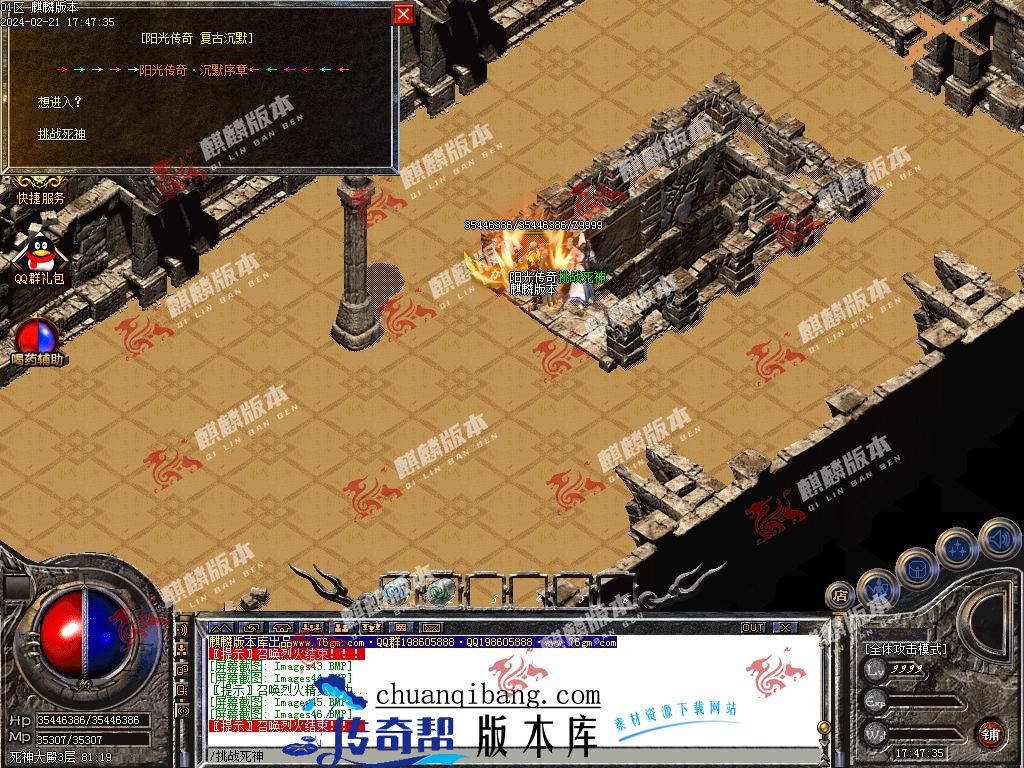Open the 喝药辅助 potion assist

tap(37, 338)
